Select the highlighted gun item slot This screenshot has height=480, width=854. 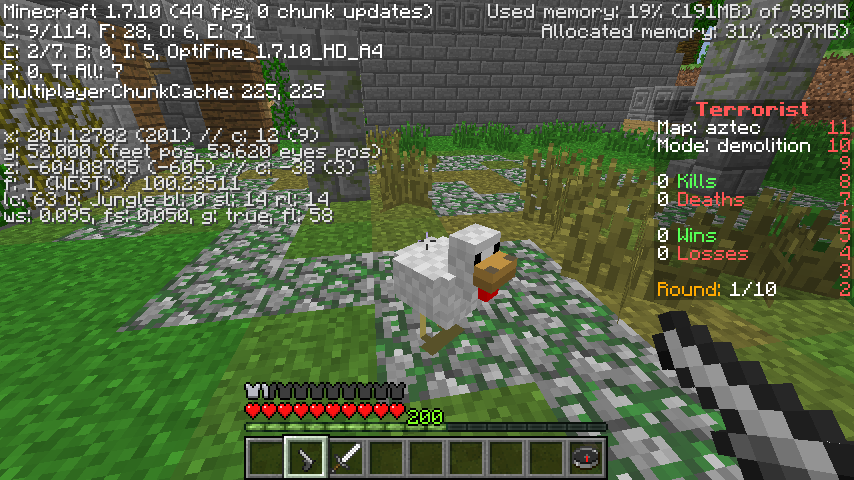[x=306, y=458]
